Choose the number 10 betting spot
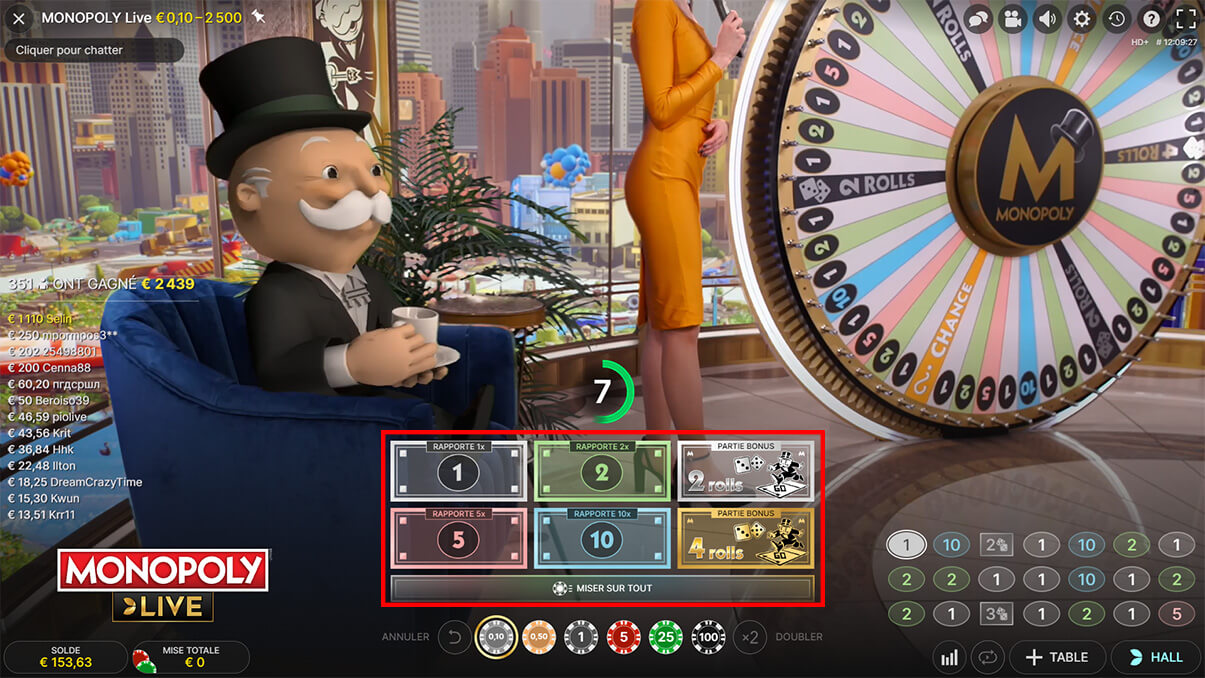The width and height of the screenshot is (1205, 678). [x=601, y=540]
